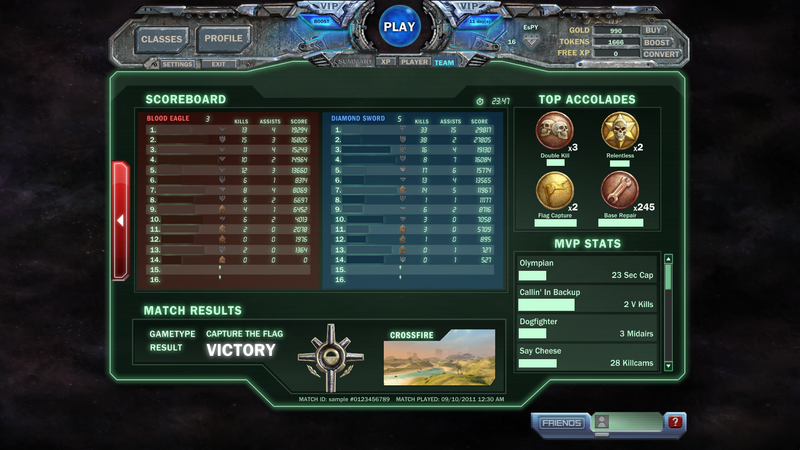Open the PROFILE menu
The width and height of the screenshot is (800, 450).
[x=223, y=39]
